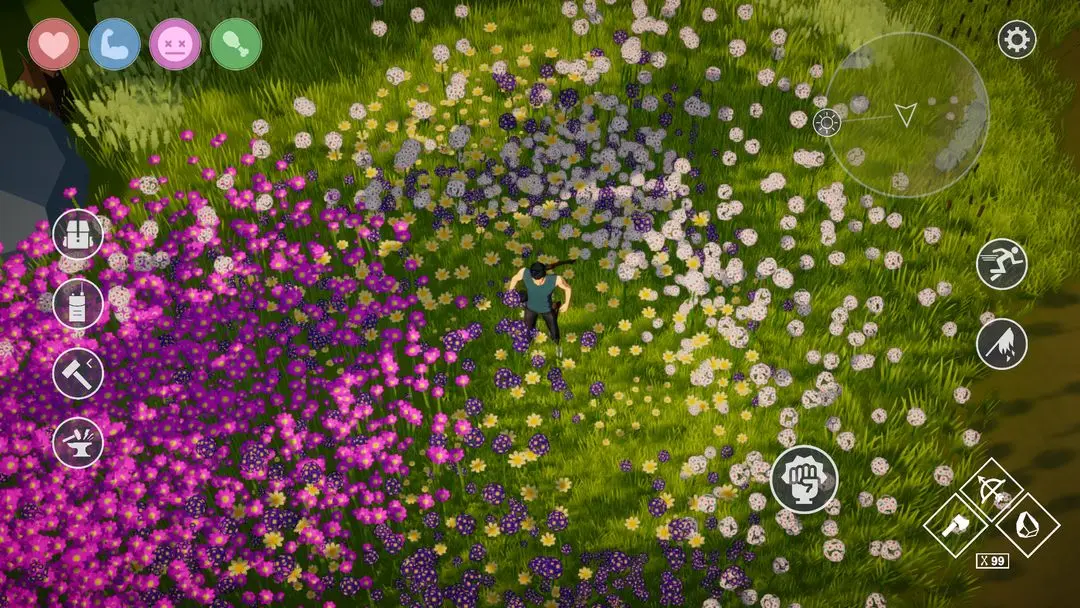
Task: Open the settings gear menu
Action: [1017, 40]
